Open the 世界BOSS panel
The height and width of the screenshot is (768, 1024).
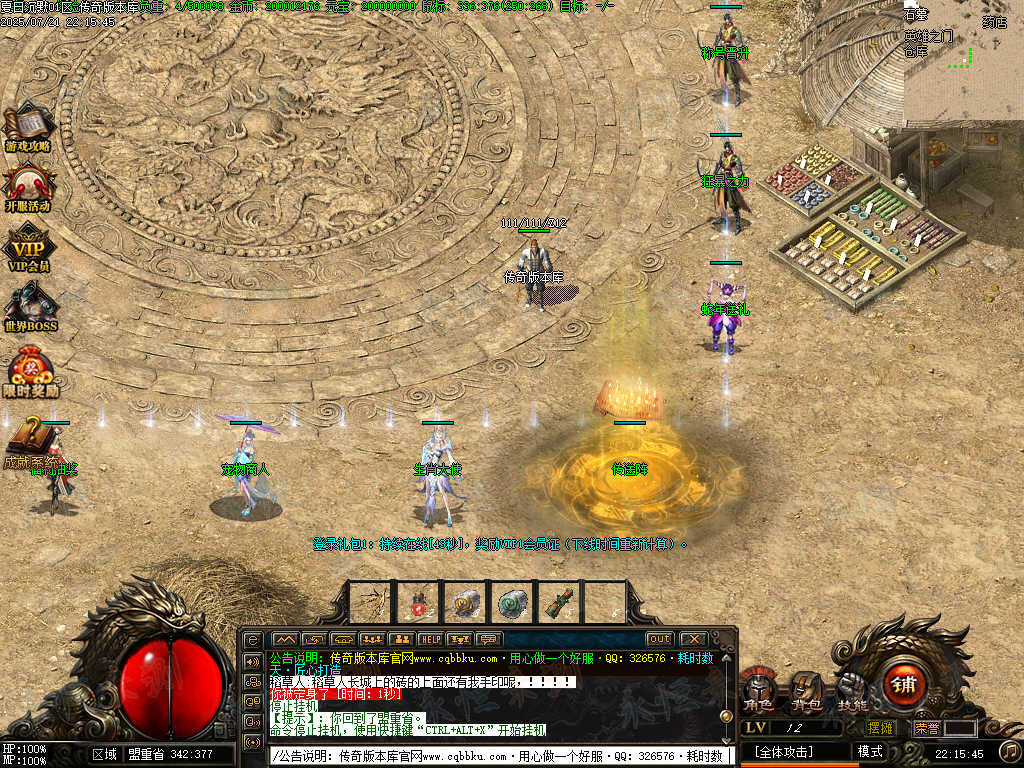coord(30,306)
